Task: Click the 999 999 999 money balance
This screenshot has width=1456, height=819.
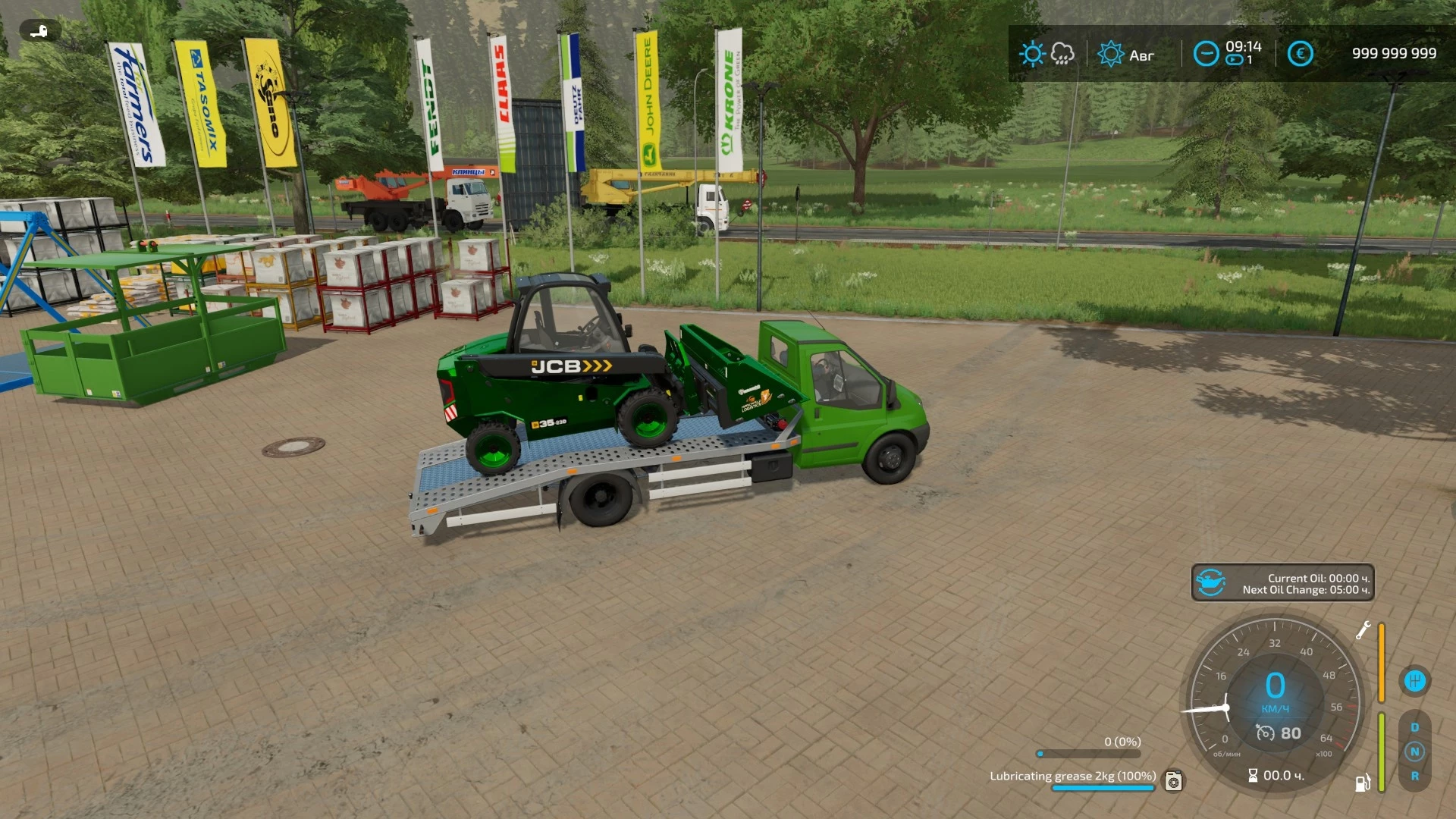Action: tap(1394, 53)
